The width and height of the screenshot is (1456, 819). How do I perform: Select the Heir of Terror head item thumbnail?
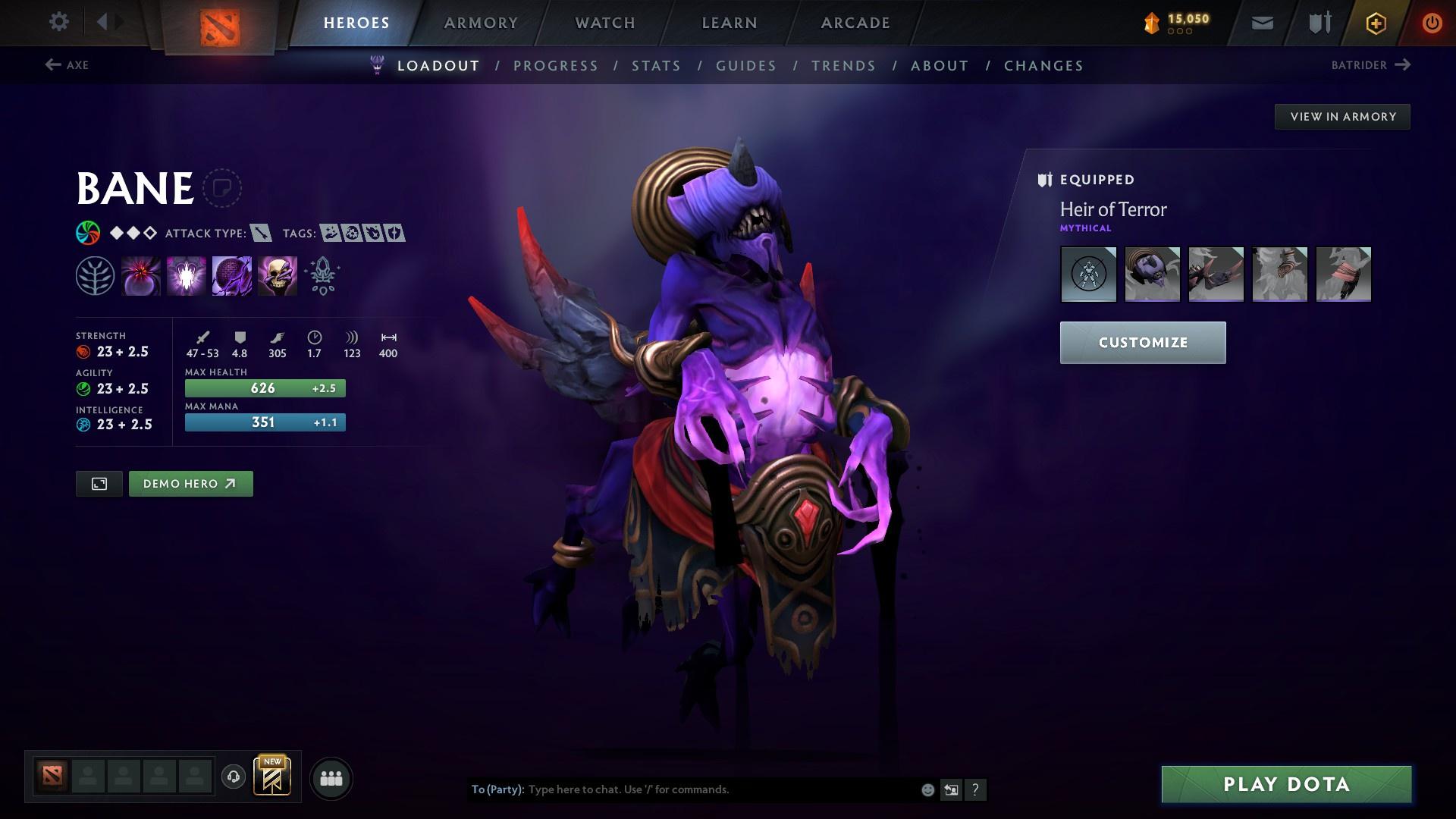[1152, 275]
